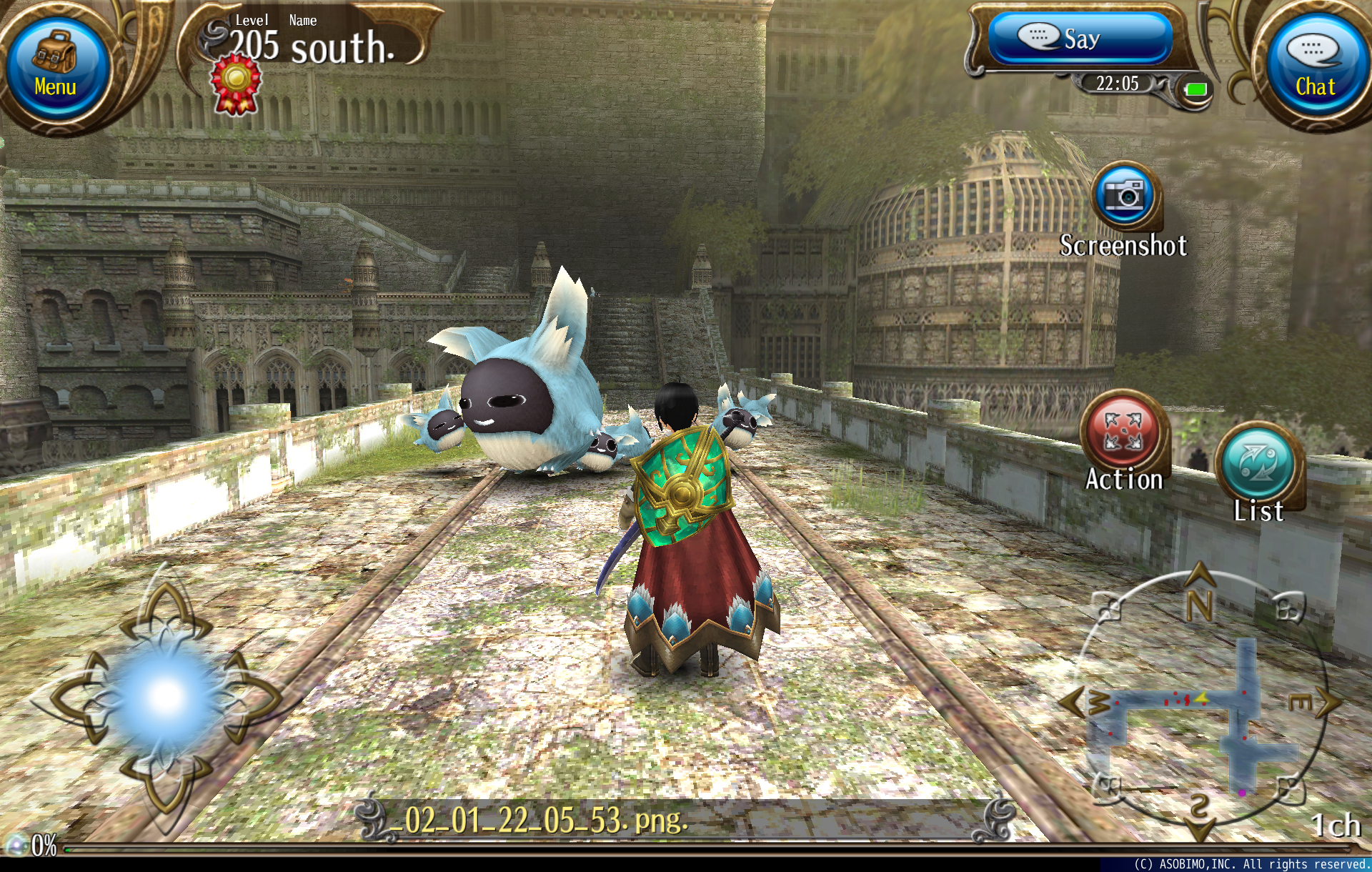The image size is (1372, 872).
Task: Click the 'Level' label above 205
Action: [252, 20]
